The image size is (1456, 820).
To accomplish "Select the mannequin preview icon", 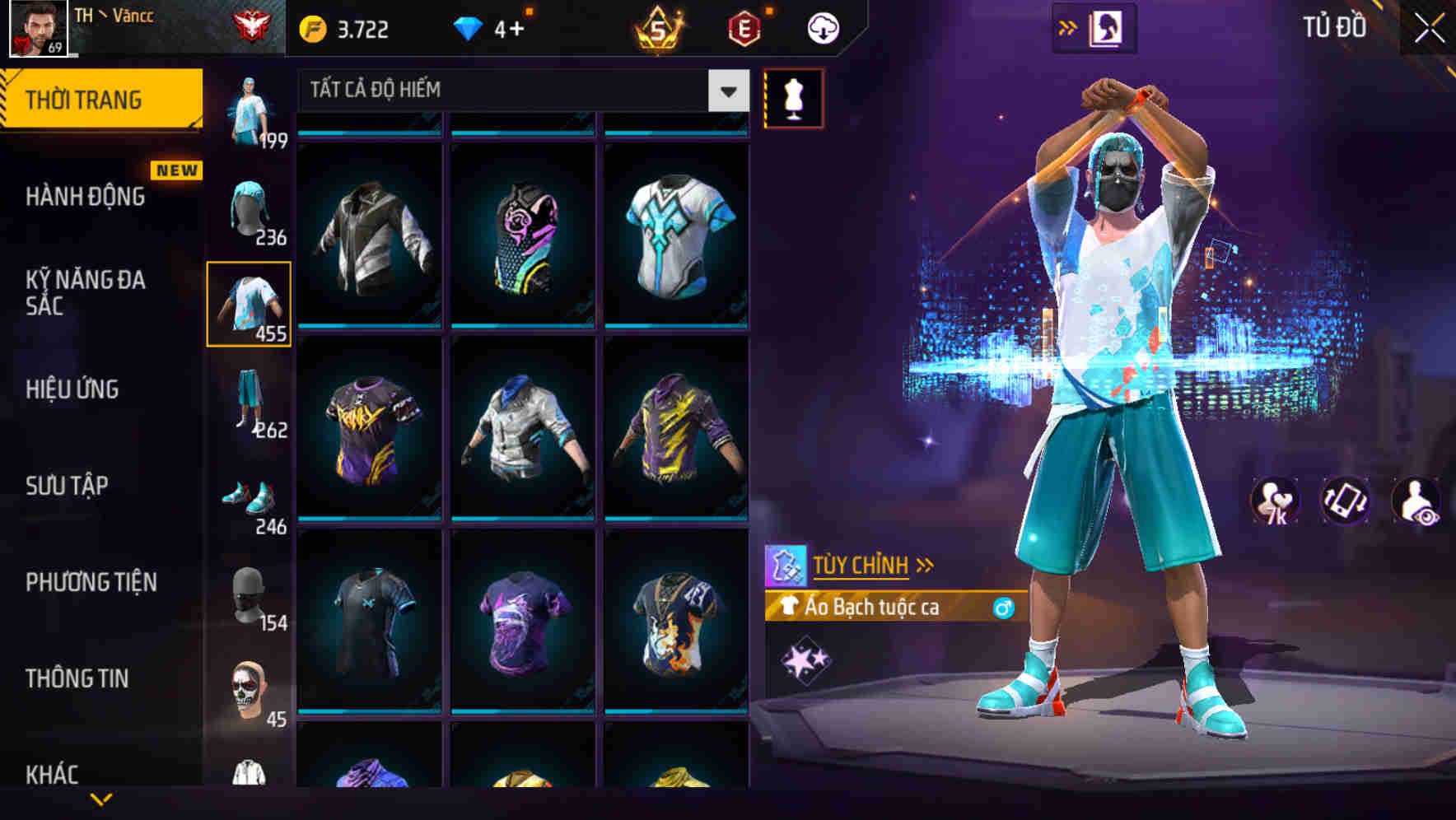I will 794,96.
